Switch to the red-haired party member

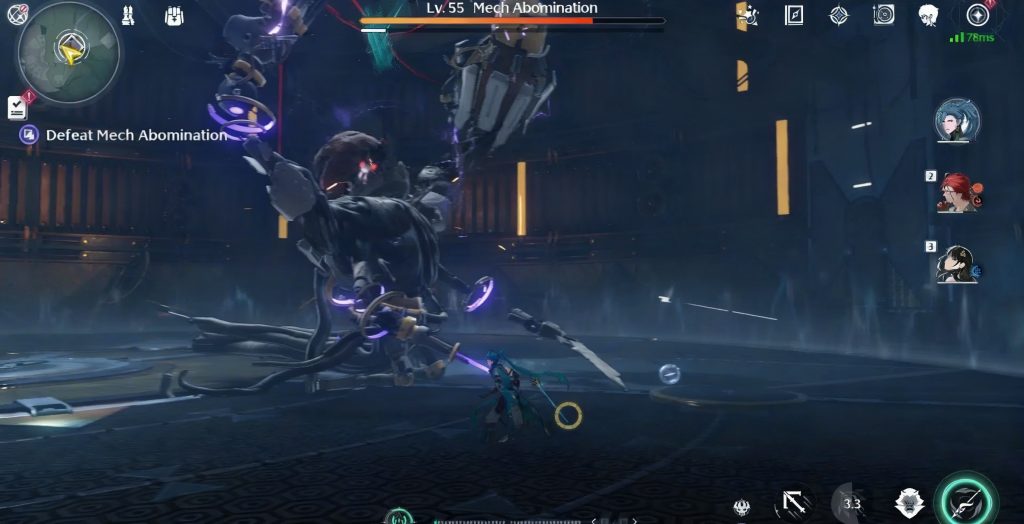coord(957,192)
